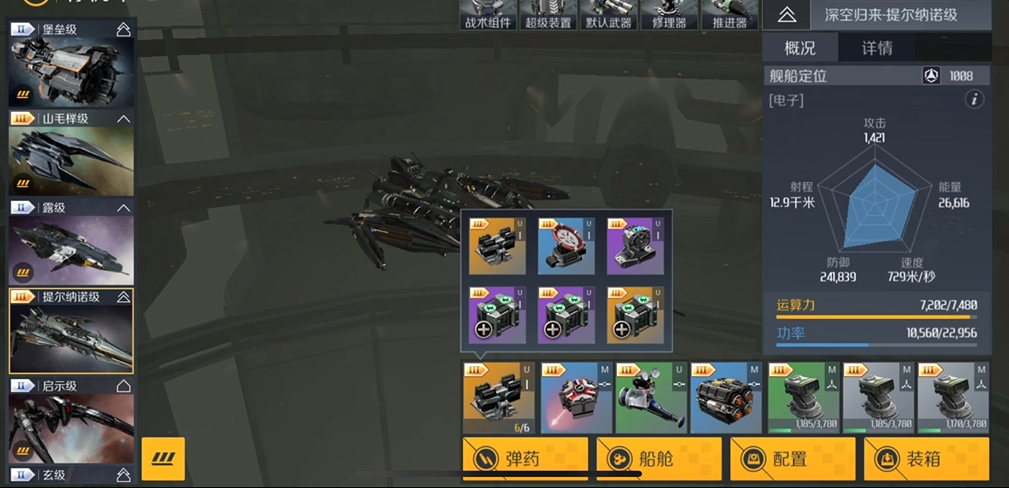Select the 提尔纳诺级 ship thumbnail
Screen dimensions: 1009x488
[70, 338]
